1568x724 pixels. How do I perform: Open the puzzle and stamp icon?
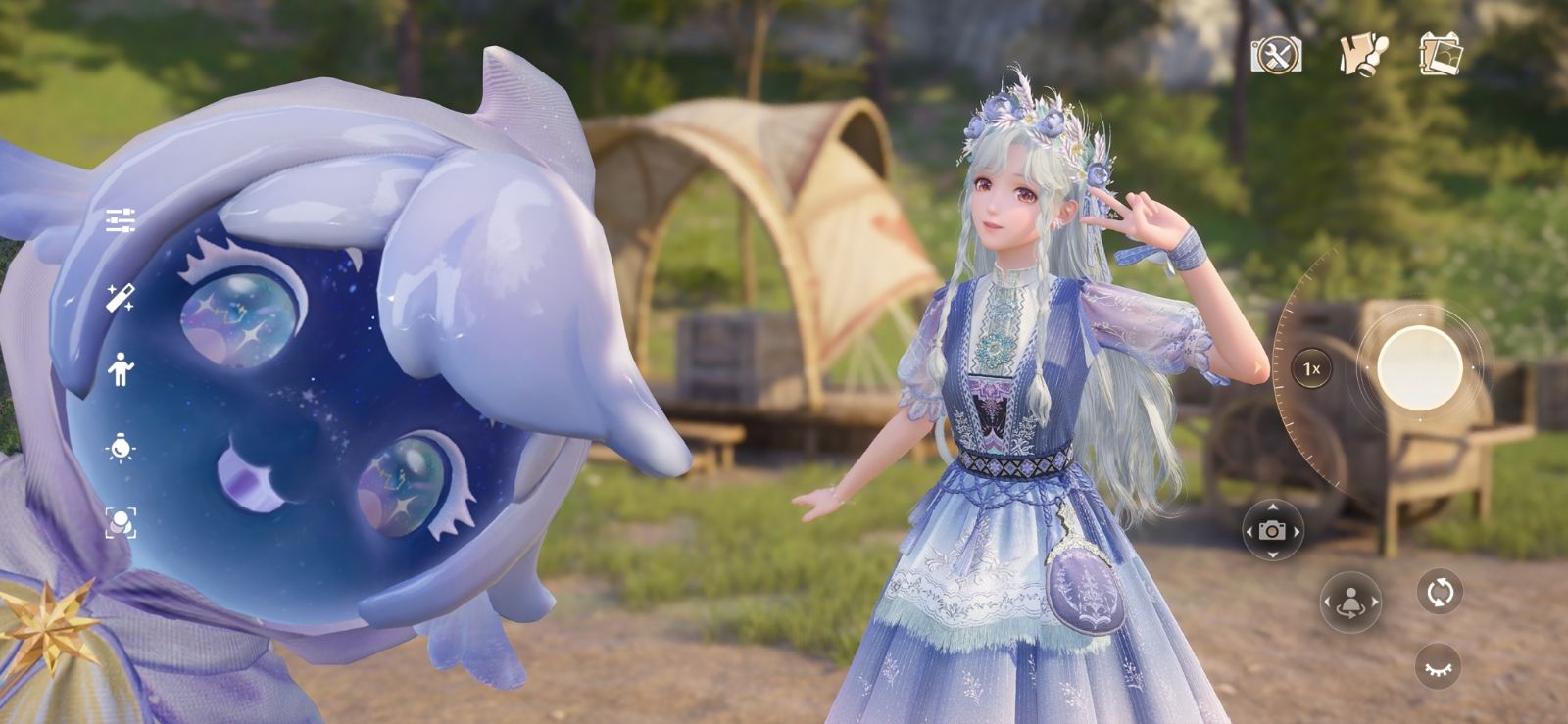1363,55
